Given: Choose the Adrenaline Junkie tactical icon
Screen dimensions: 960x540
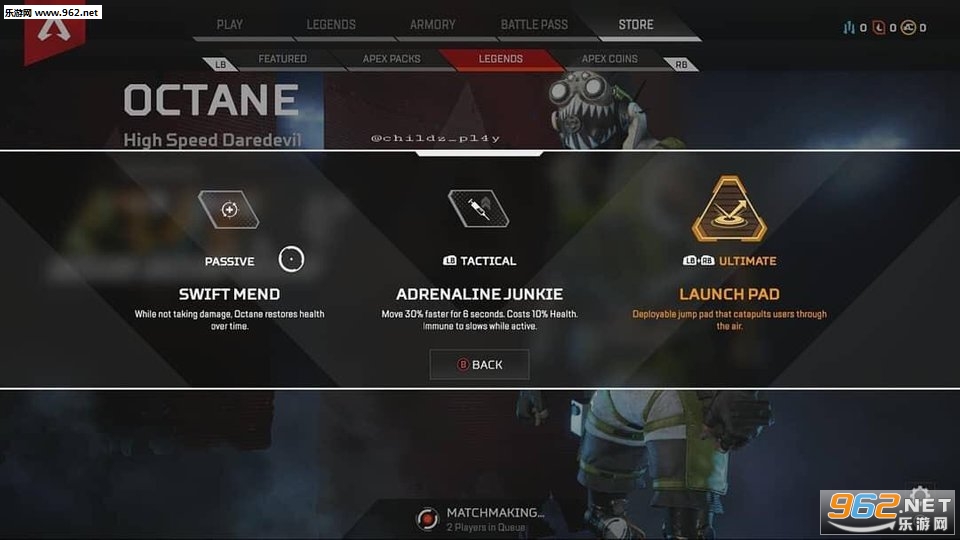Looking at the screenshot, I should [478, 208].
